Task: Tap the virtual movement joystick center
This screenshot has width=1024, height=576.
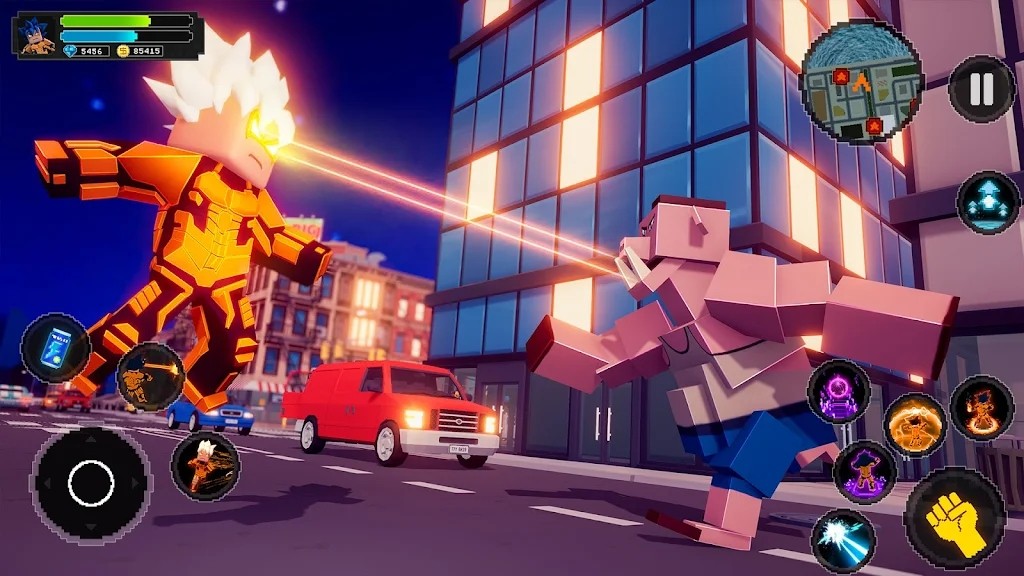Action: [91, 483]
